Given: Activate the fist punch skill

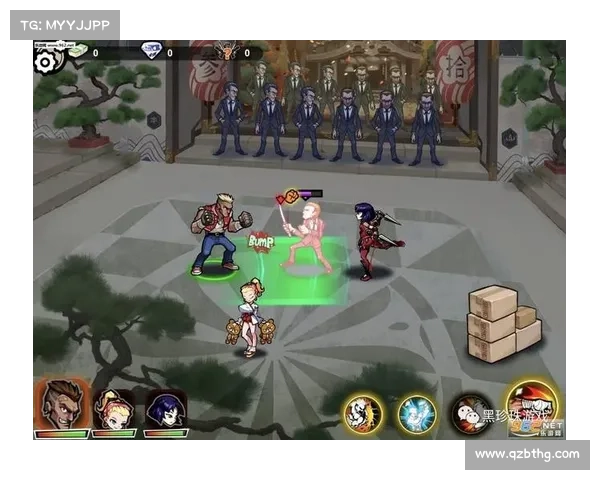Looking at the screenshot, I should point(362,413).
